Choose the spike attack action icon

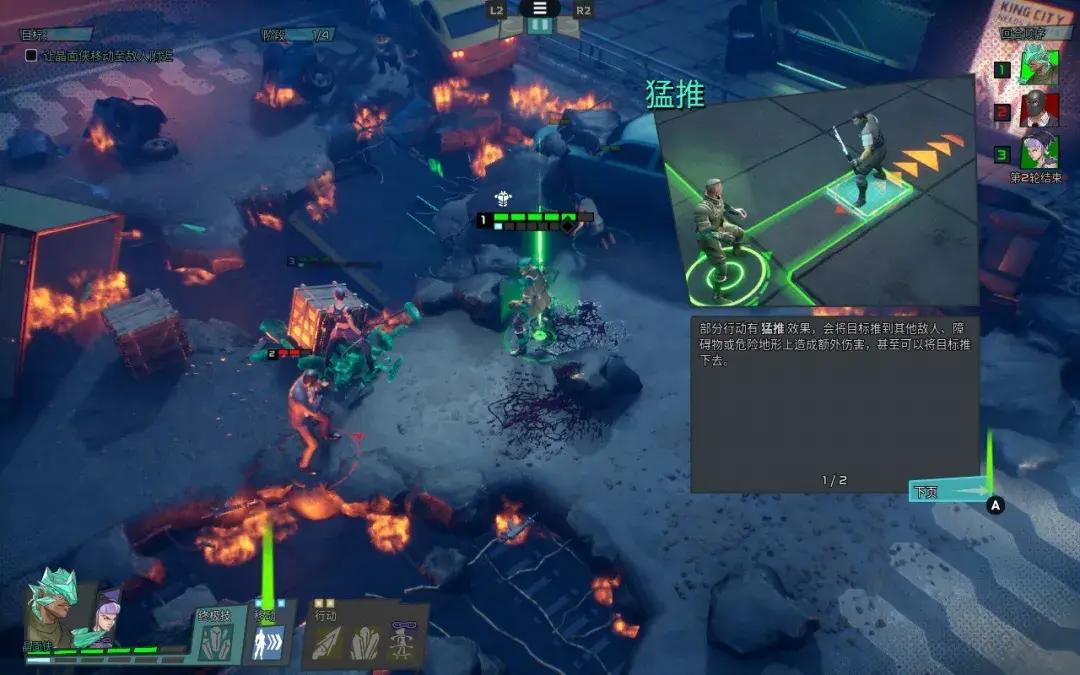(328, 644)
